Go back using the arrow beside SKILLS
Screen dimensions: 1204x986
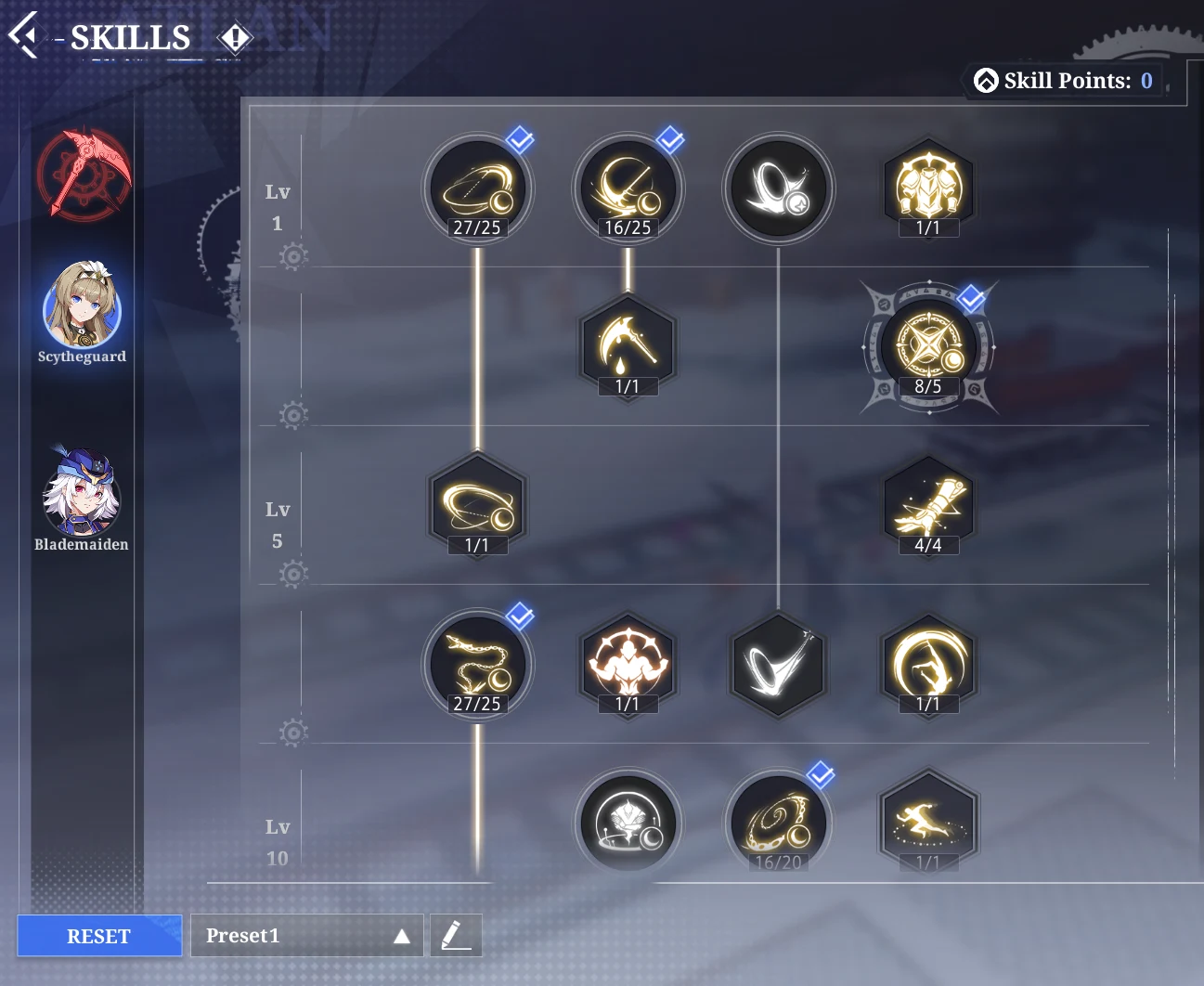tap(24, 35)
